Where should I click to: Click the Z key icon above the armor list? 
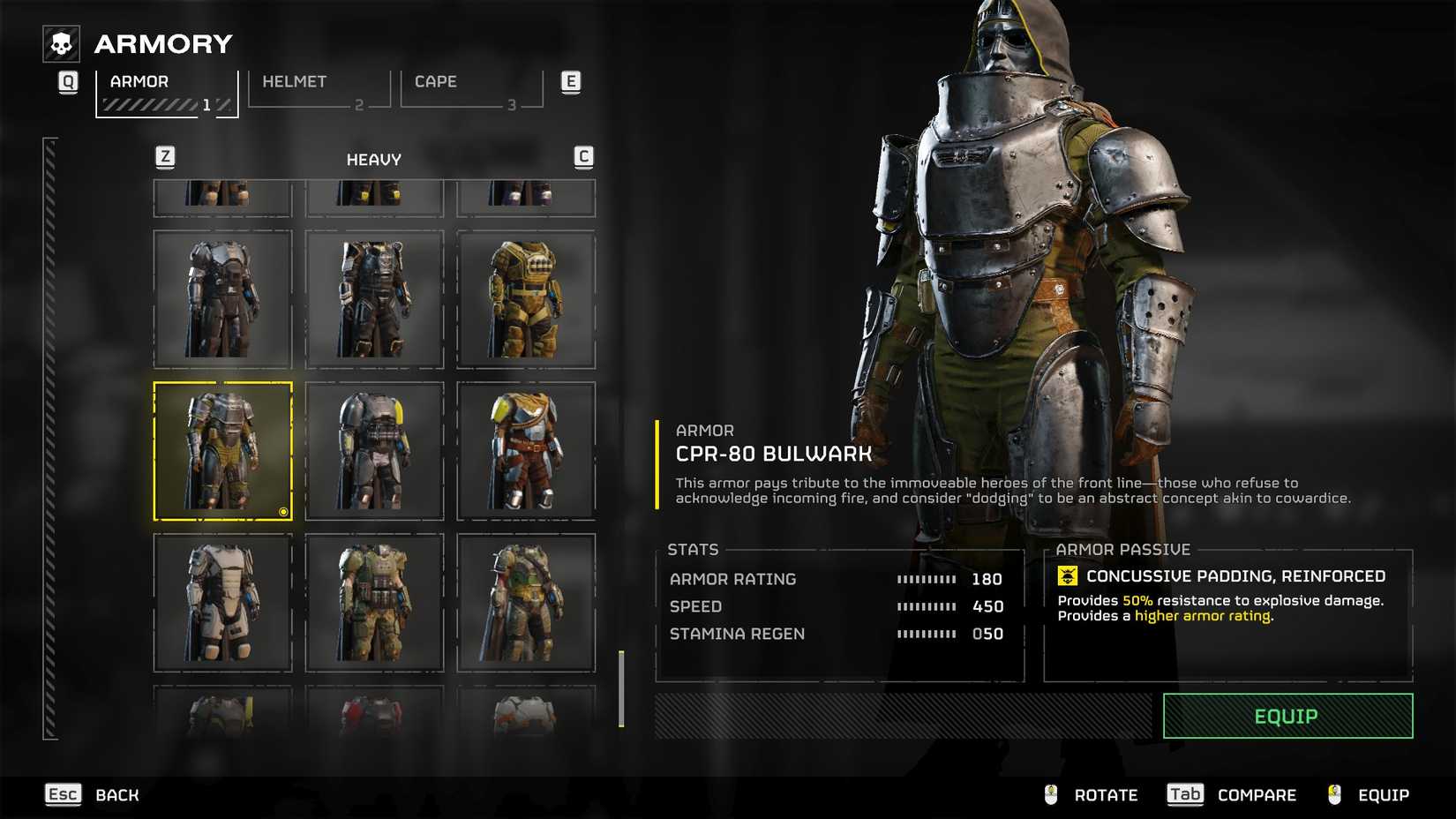163,156
